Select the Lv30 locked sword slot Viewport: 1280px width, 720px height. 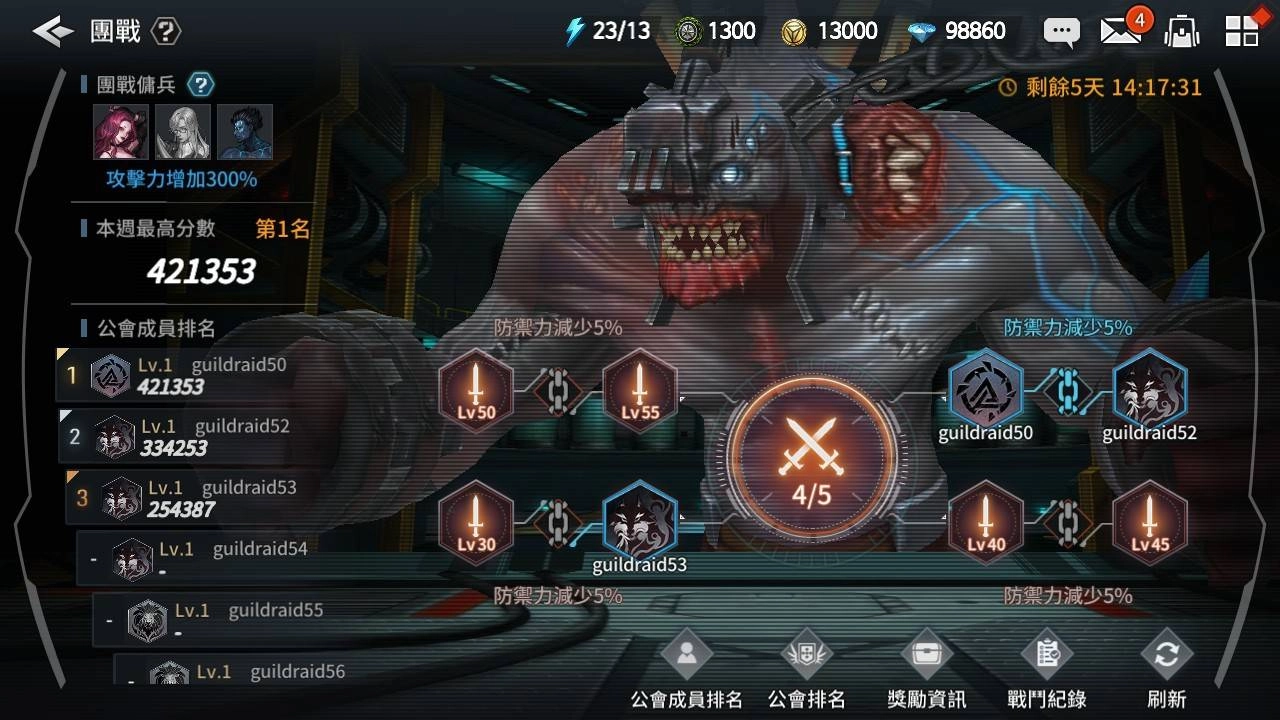tap(476, 523)
